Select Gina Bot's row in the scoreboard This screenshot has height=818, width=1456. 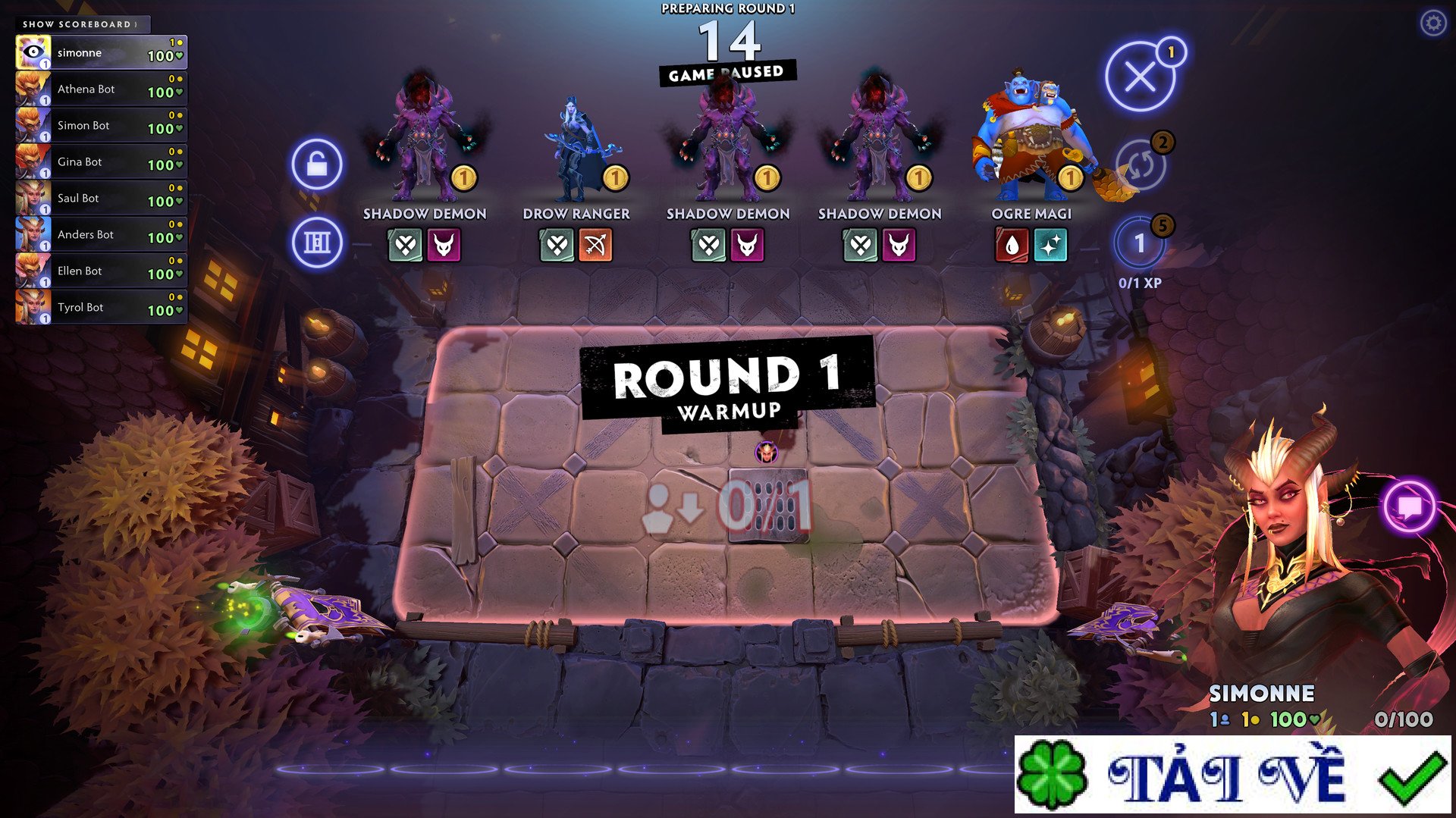[x=102, y=162]
